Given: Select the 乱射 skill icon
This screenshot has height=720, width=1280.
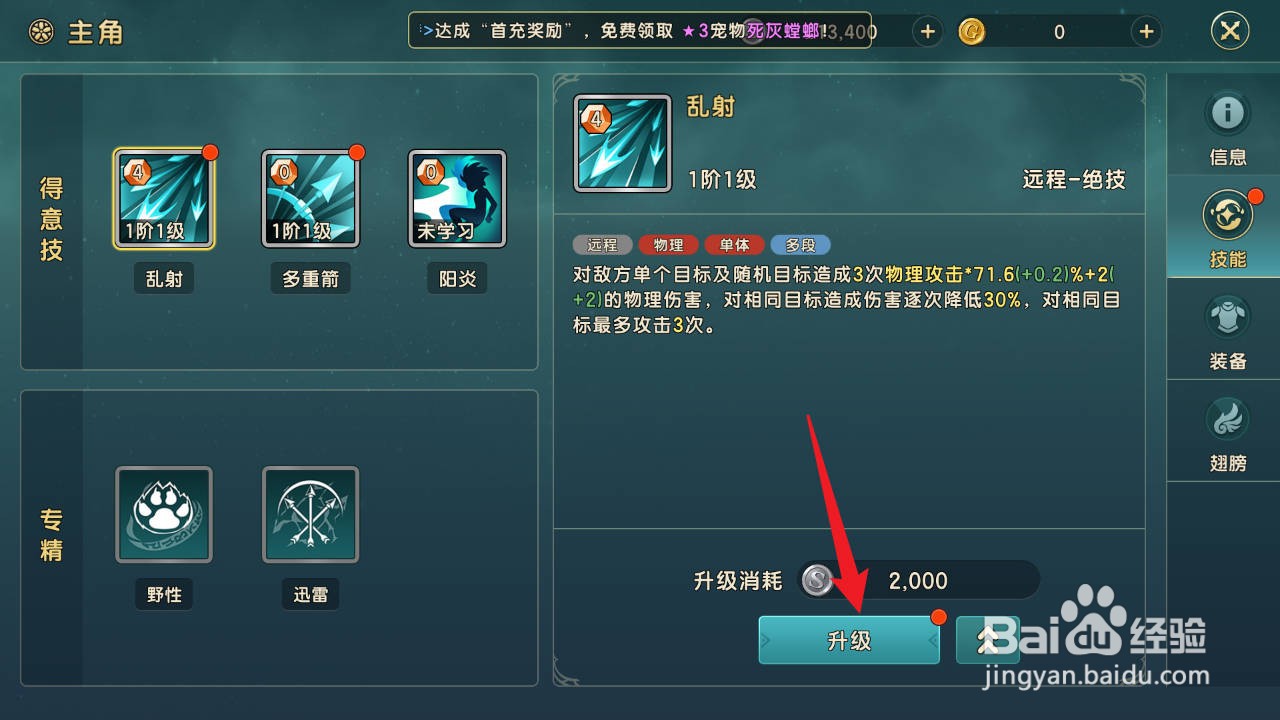Looking at the screenshot, I should (163, 197).
